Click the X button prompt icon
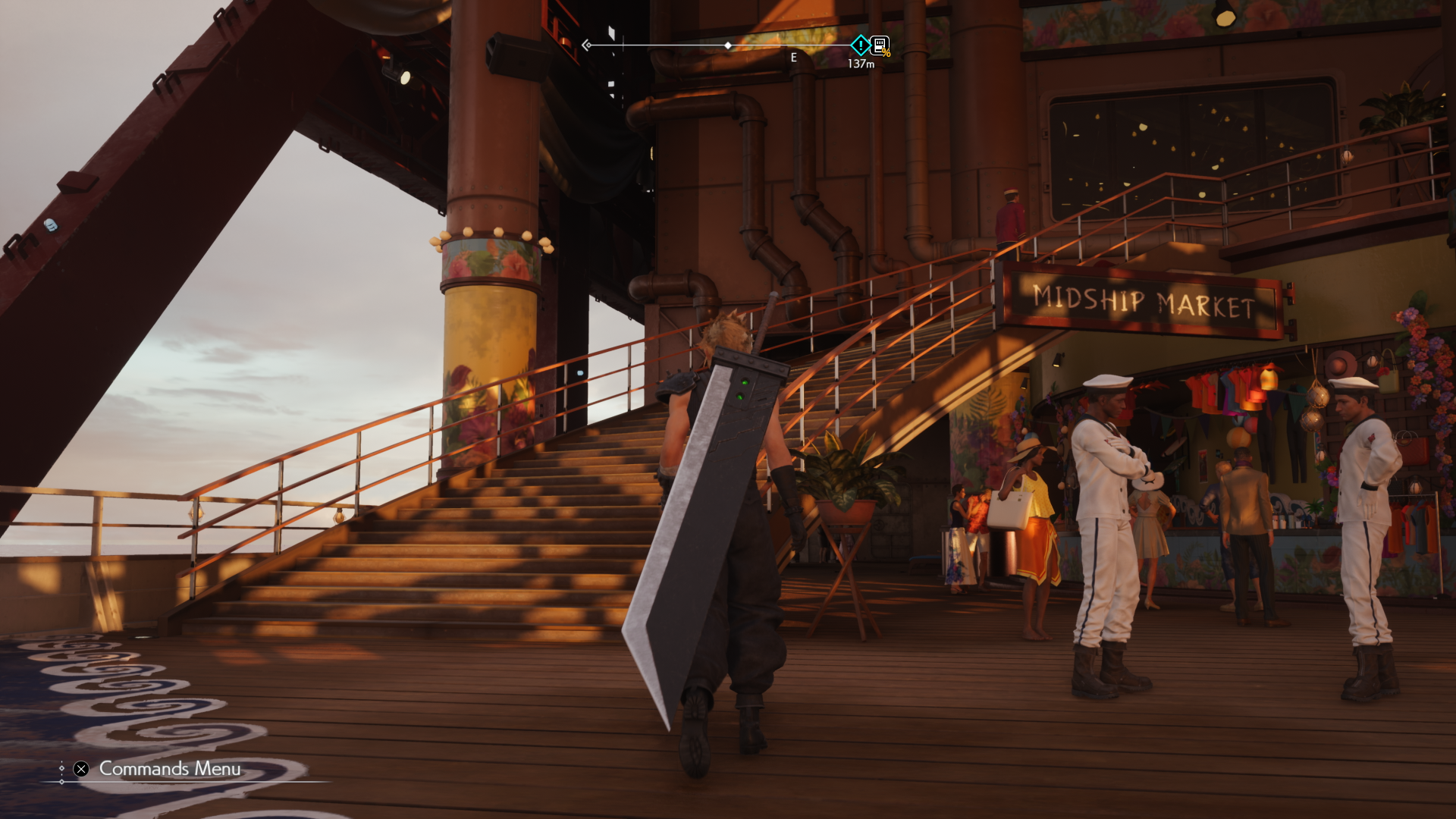Image resolution: width=1456 pixels, height=819 pixels. [x=81, y=769]
